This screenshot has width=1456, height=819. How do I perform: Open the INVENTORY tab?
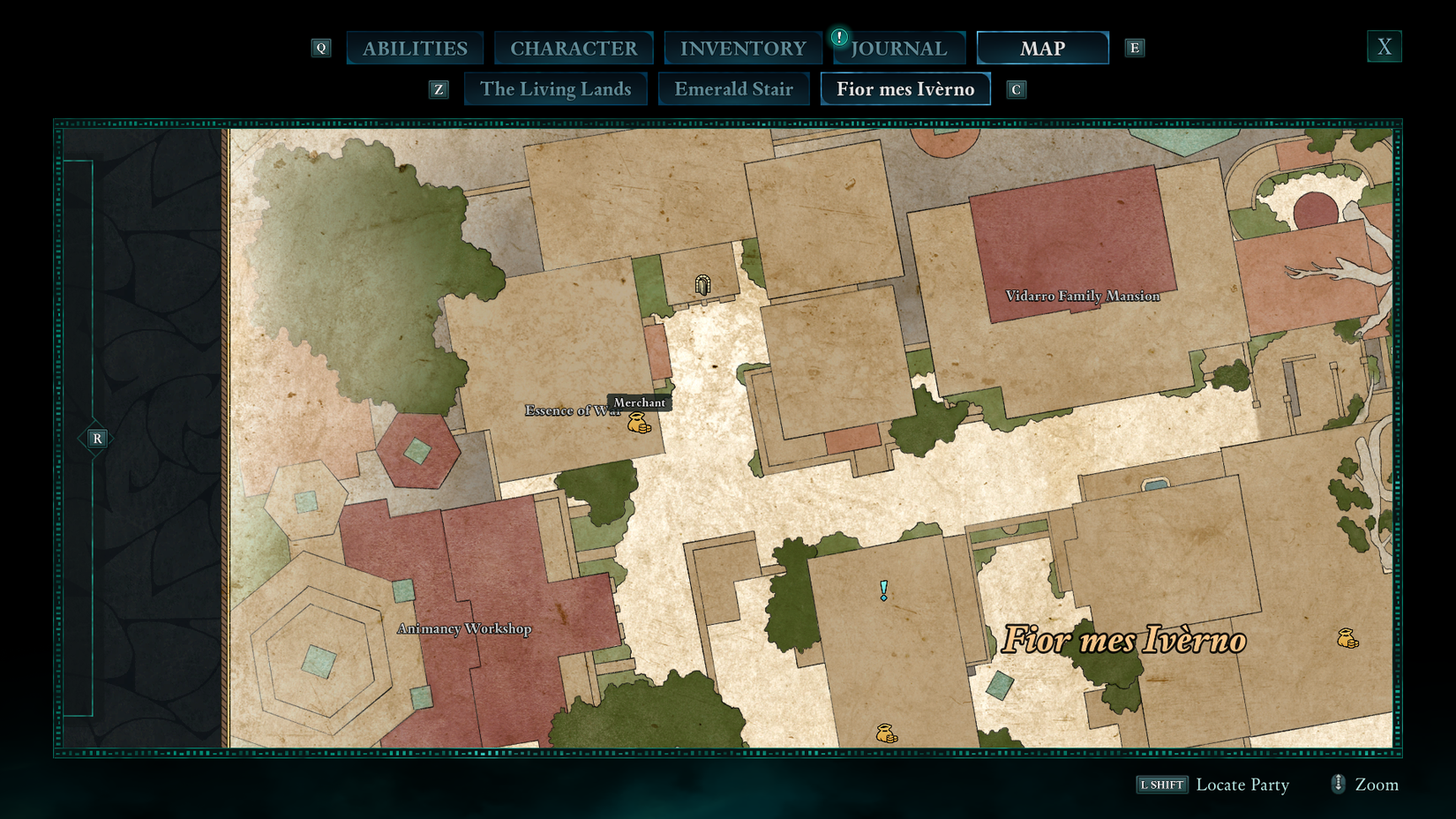(743, 48)
